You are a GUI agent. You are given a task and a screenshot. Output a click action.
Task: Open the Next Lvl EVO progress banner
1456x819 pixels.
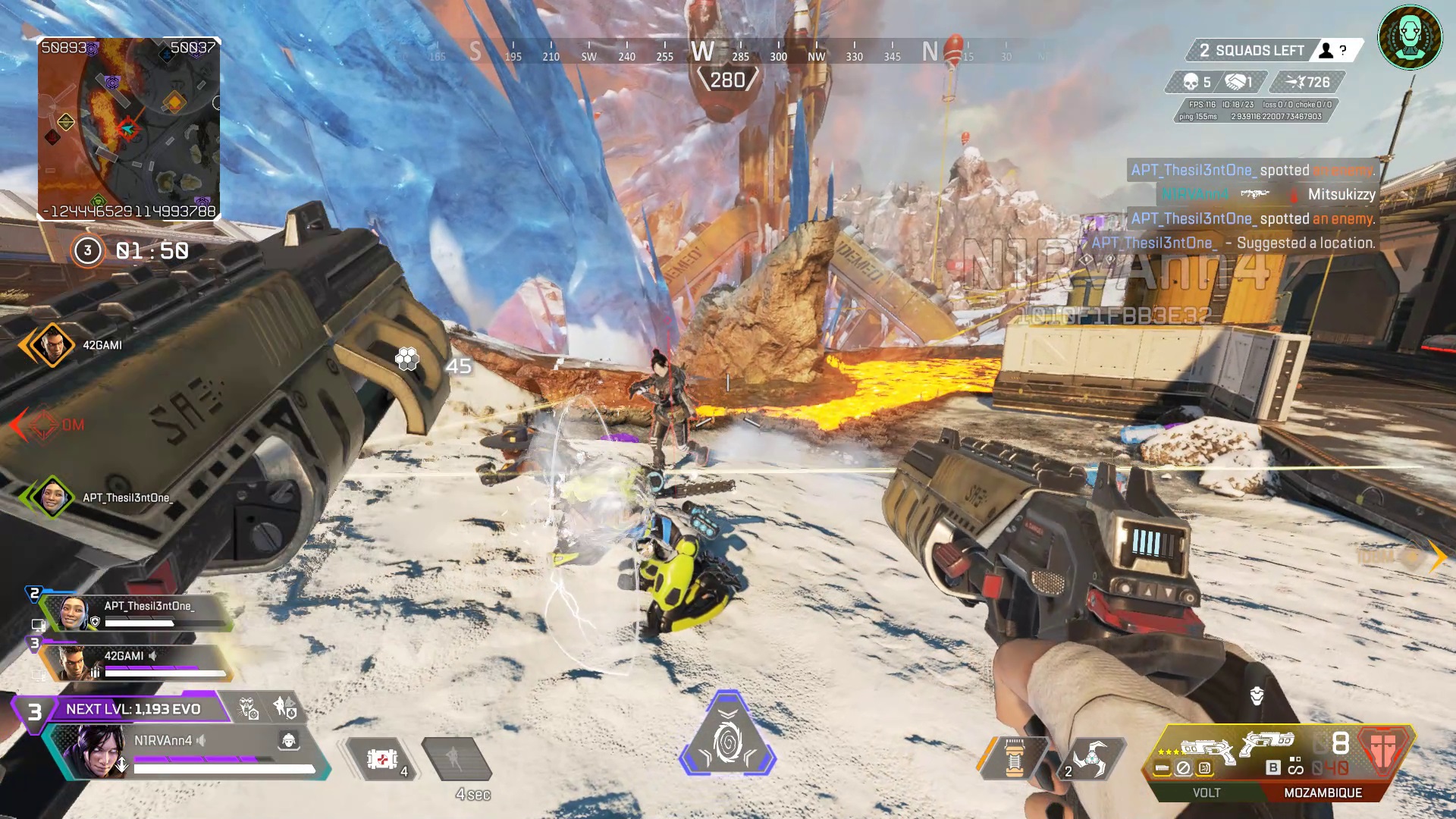pyautogui.click(x=133, y=709)
